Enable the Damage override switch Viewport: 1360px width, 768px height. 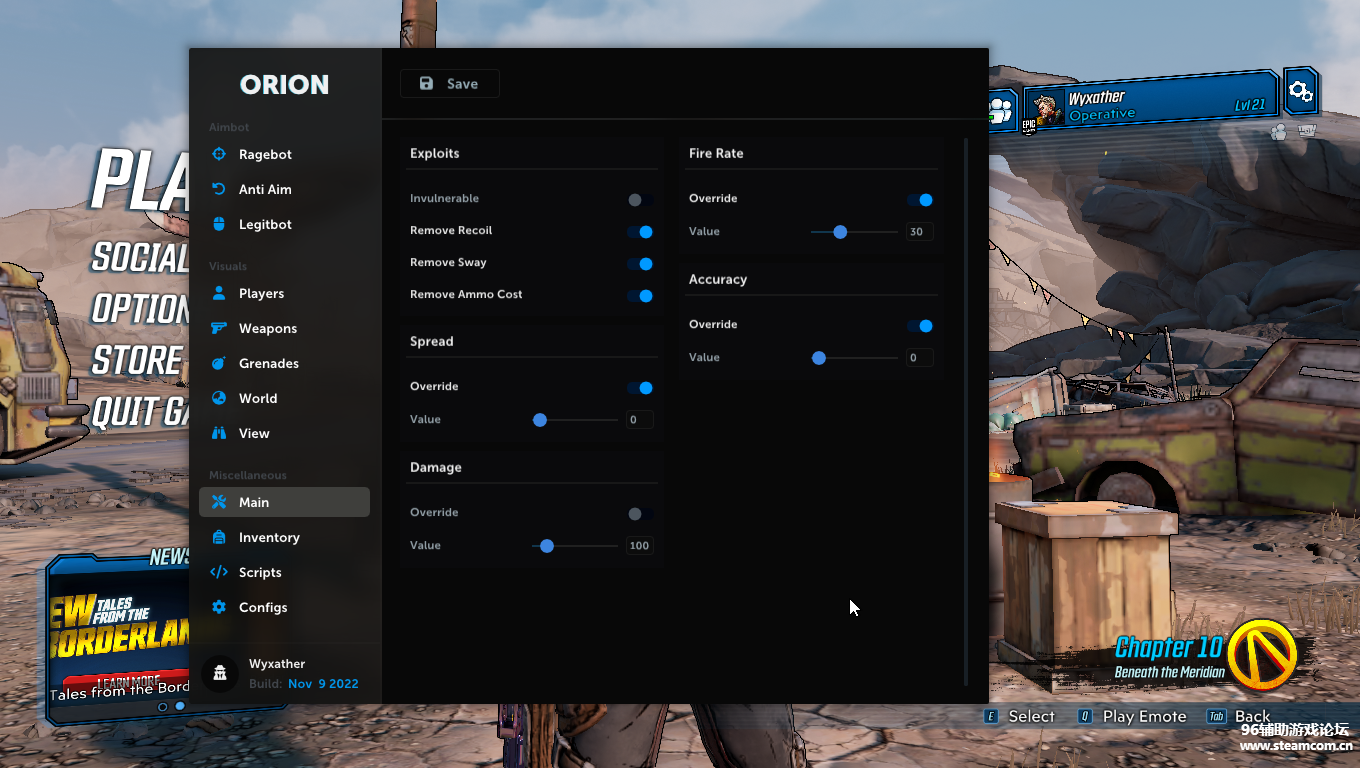(x=640, y=514)
